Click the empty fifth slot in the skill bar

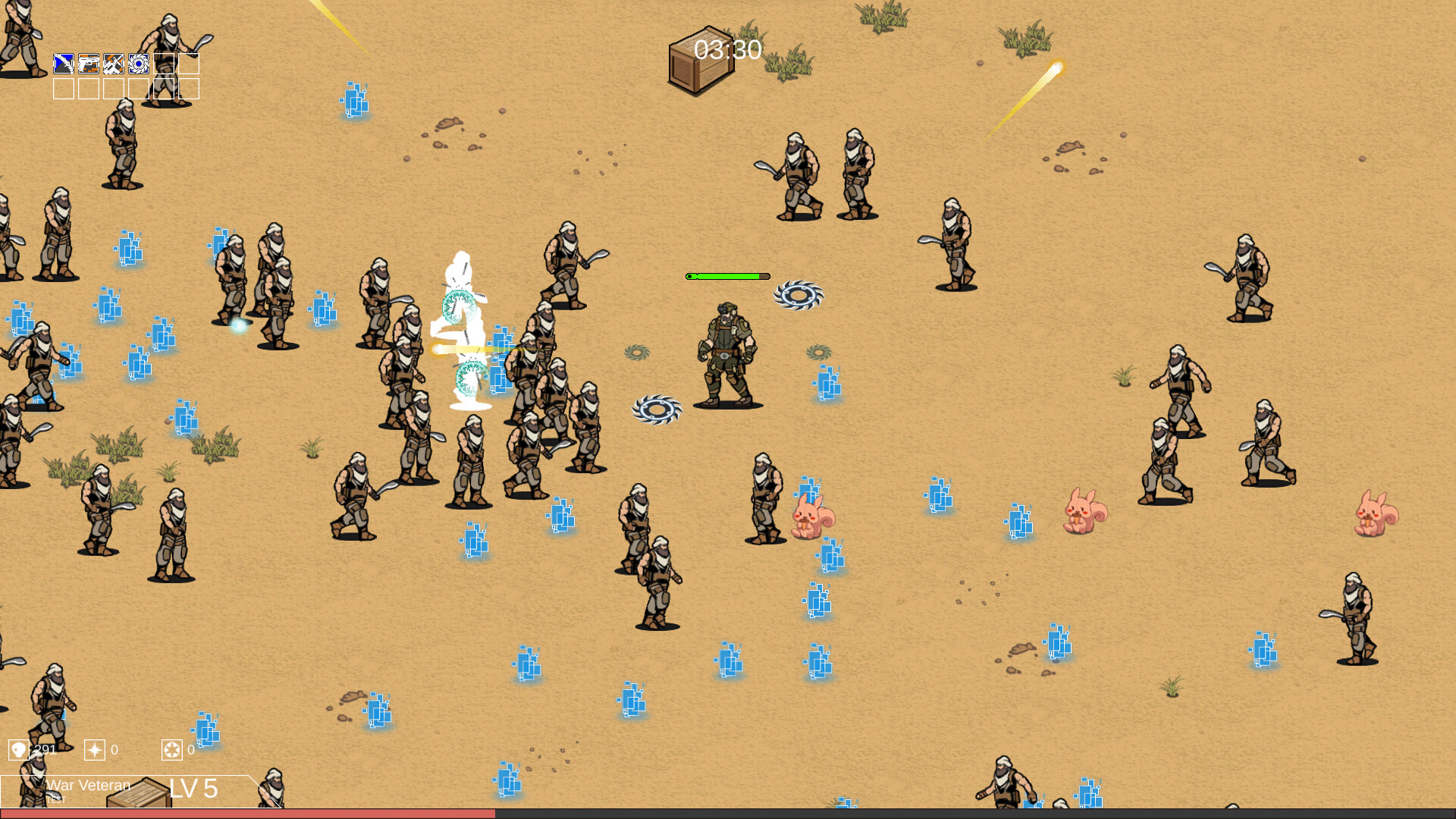tap(164, 64)
